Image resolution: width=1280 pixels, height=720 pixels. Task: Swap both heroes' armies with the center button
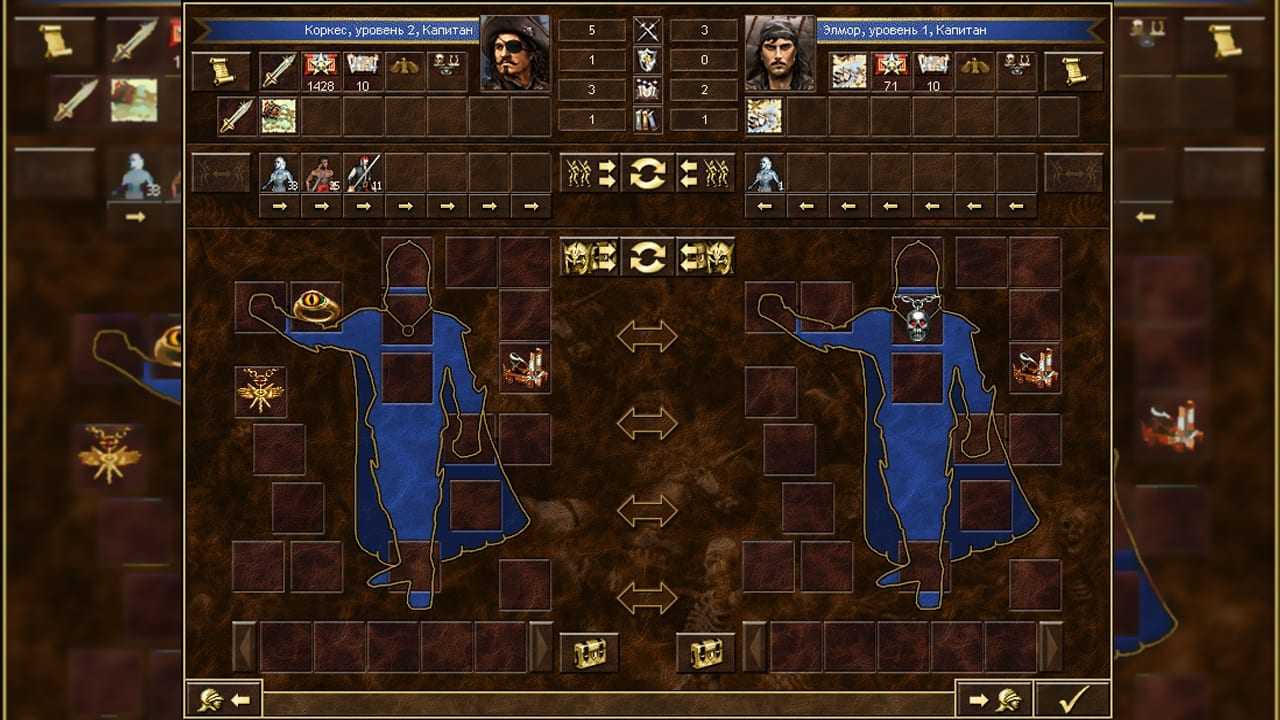[x=648, y=173]
